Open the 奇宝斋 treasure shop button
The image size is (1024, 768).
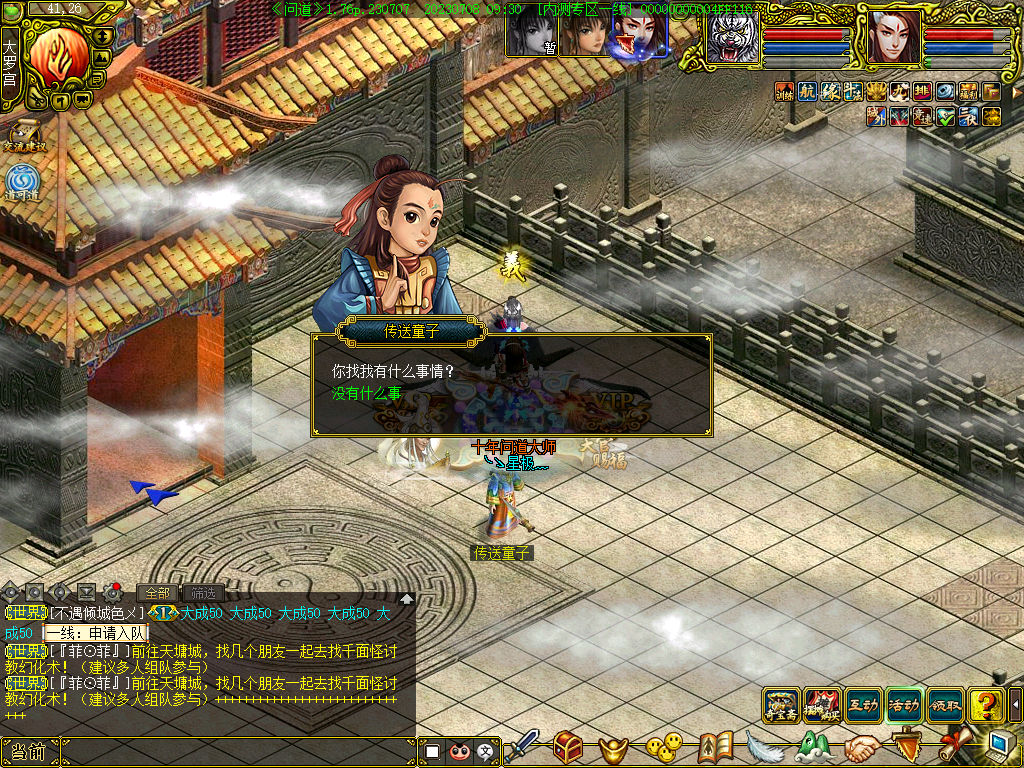[781, 705]
